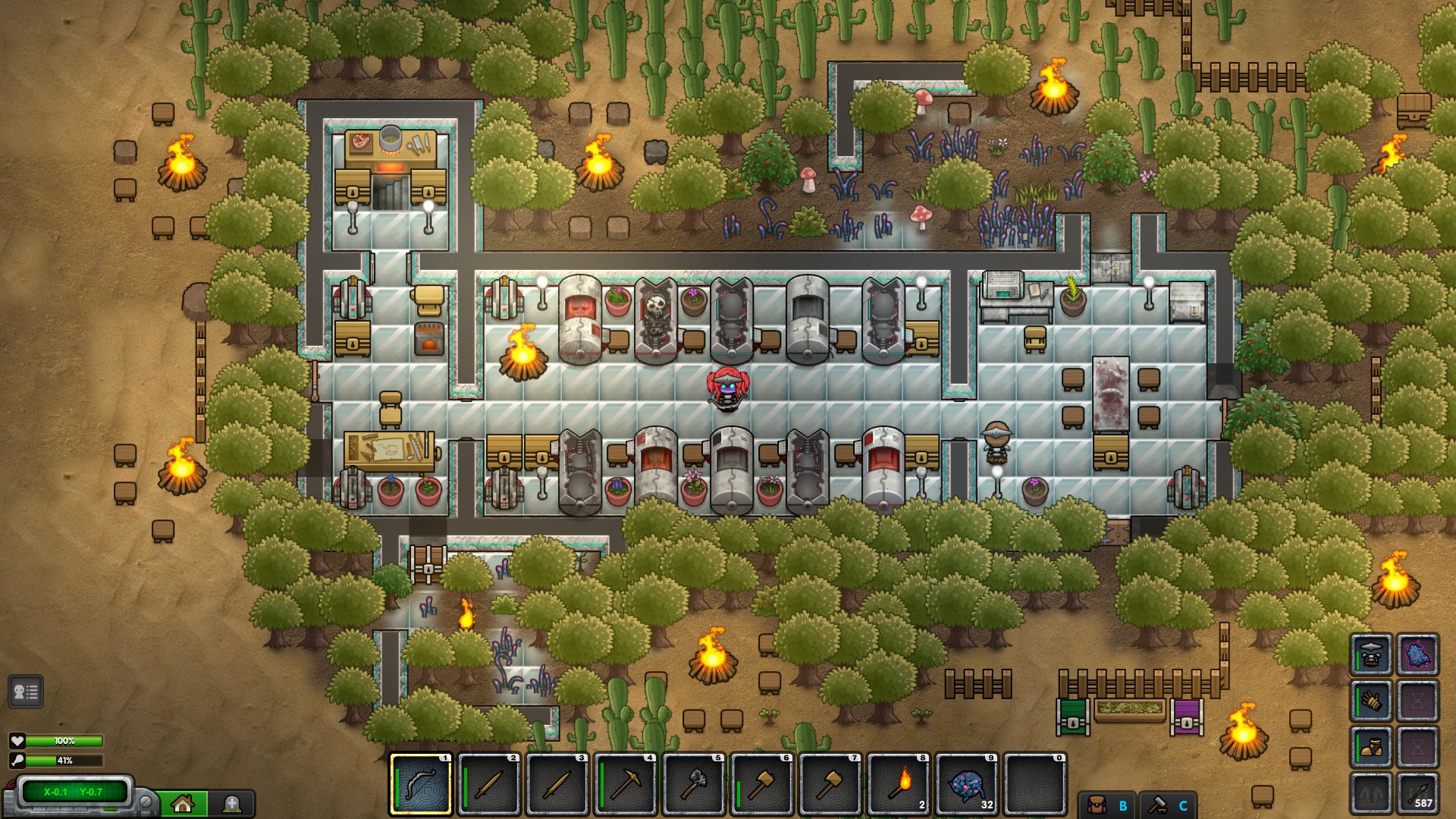This screenshot has height=819, width=1456.
Task: Switch to the gravestone tab on the GPS device
Action: pyautogui.click(x=231, y=802)
